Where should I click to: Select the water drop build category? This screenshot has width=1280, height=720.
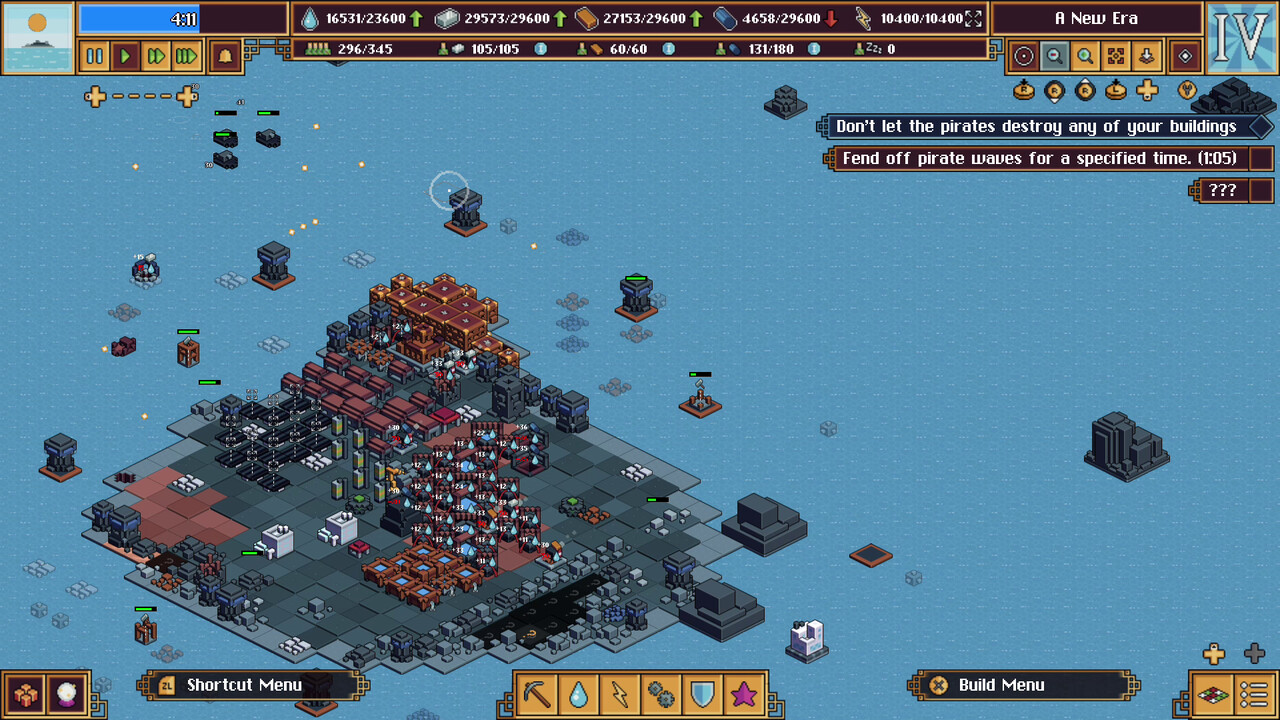[x=578, y=693]
